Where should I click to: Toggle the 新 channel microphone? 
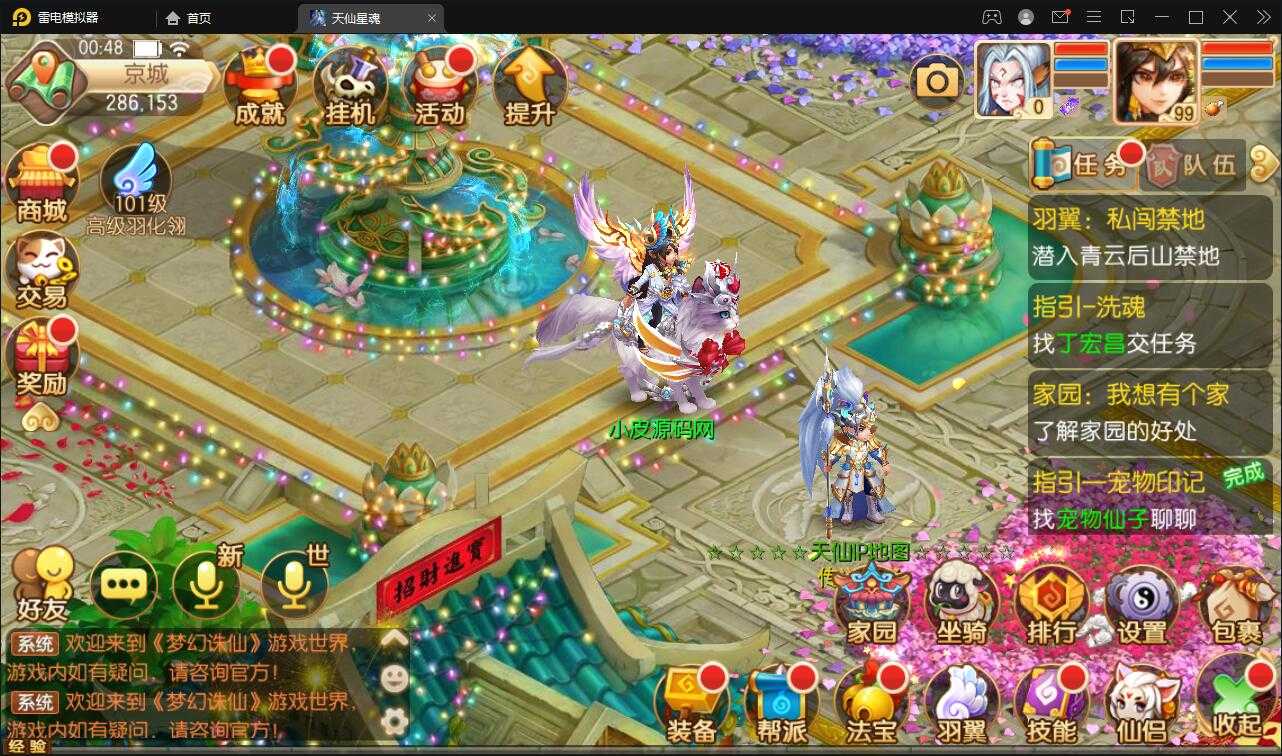point(207,583)
